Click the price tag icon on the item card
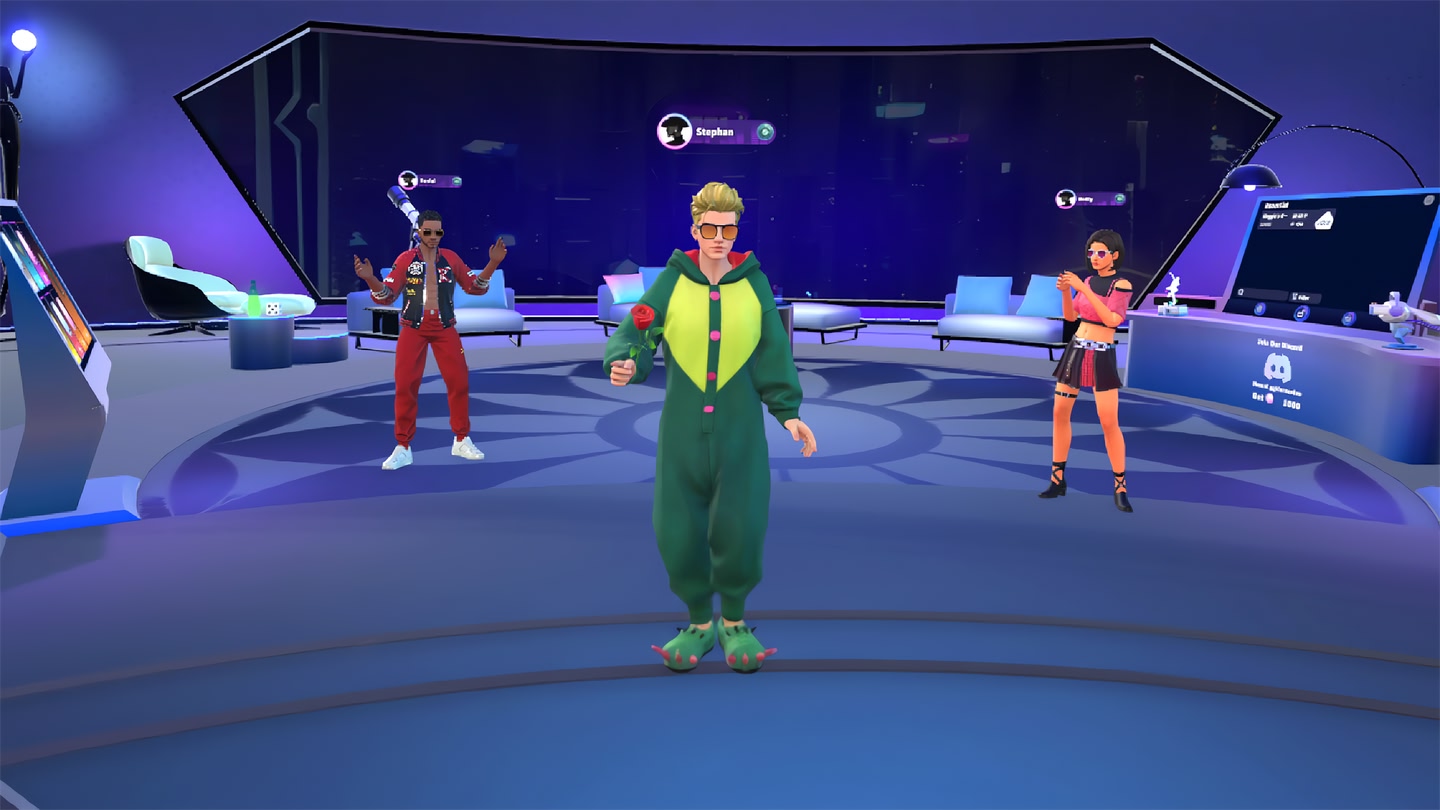 1323,220
